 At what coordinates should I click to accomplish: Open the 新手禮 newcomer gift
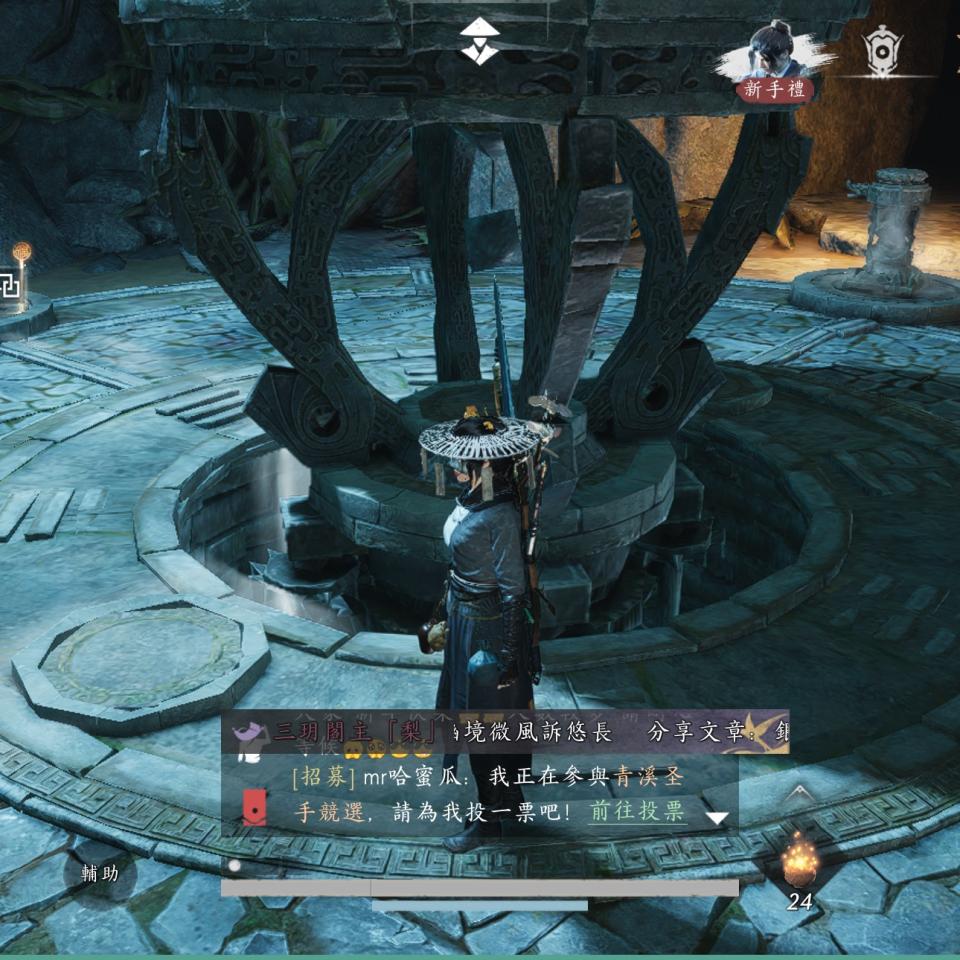pos(775,90)
